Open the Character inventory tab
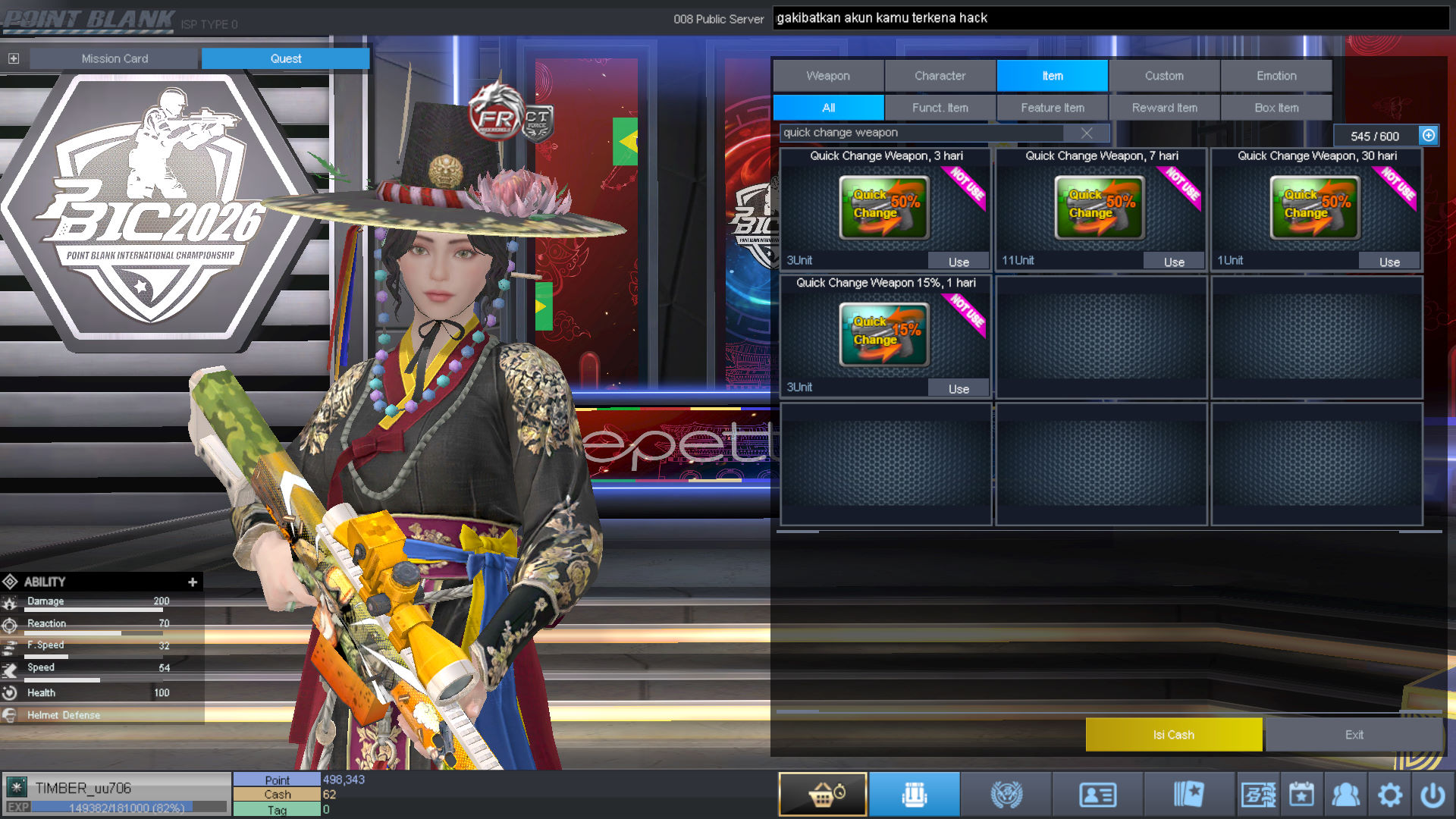Image resolution: width=1456 pixels, height=819 pixels. [940, 76]
